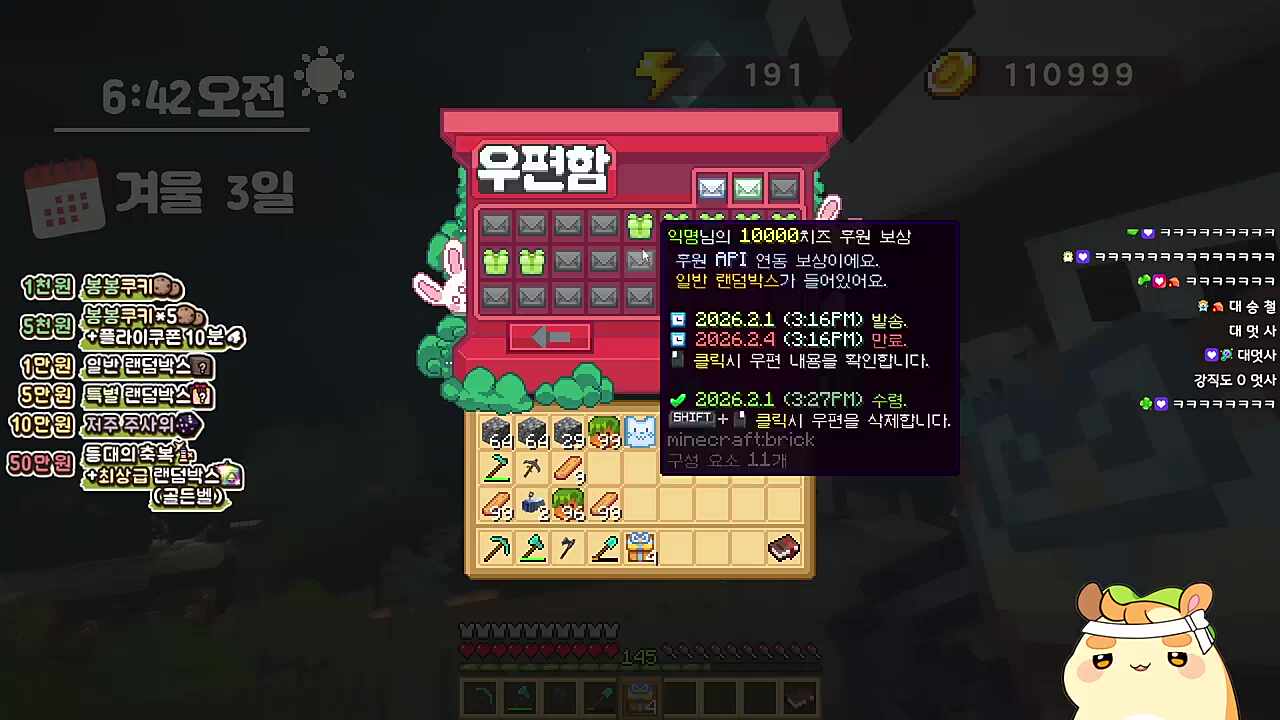Click the lightning energy icon

click(x=661, y=72)
